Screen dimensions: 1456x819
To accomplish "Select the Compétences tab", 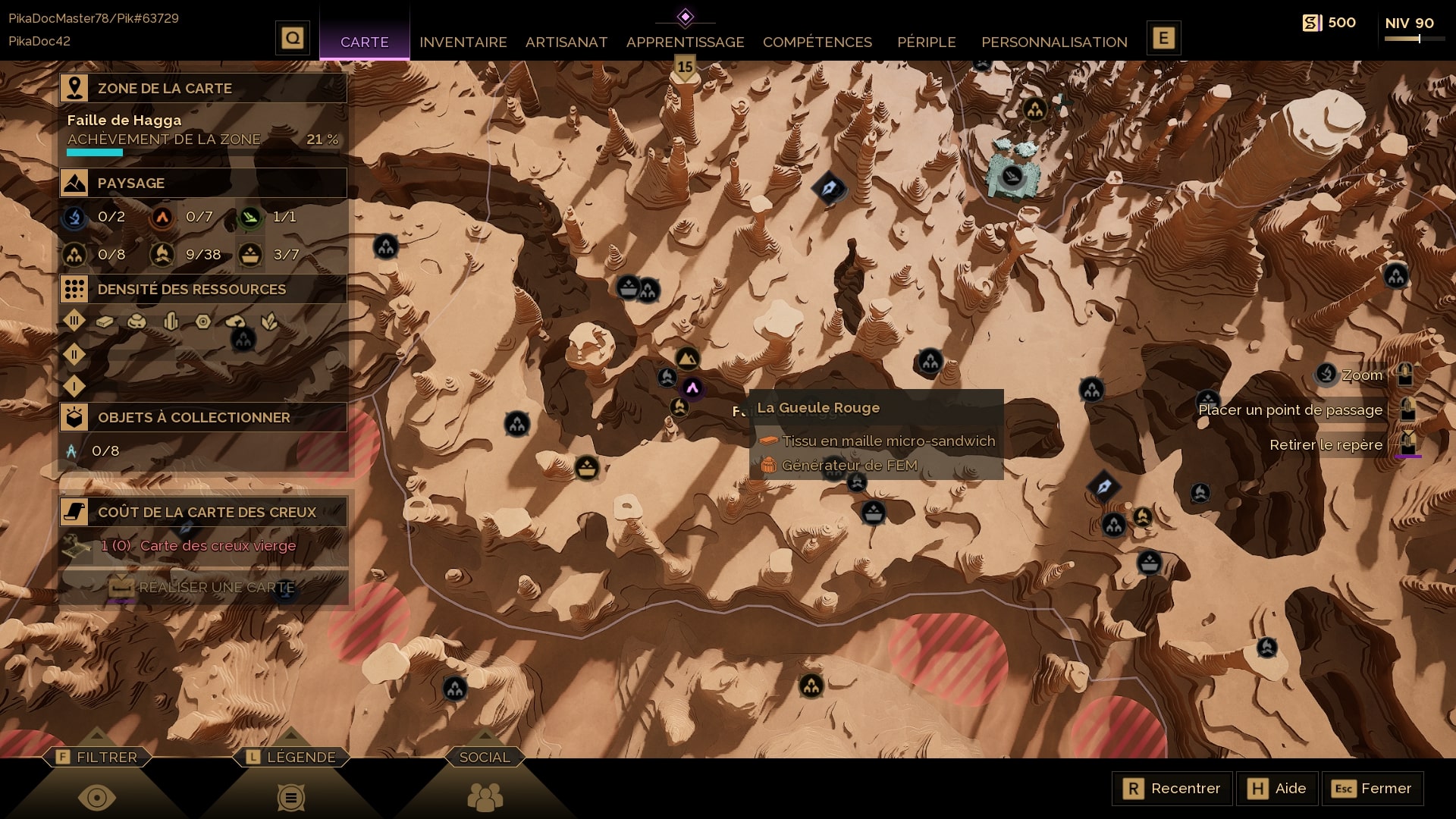I will coord(817,42).
